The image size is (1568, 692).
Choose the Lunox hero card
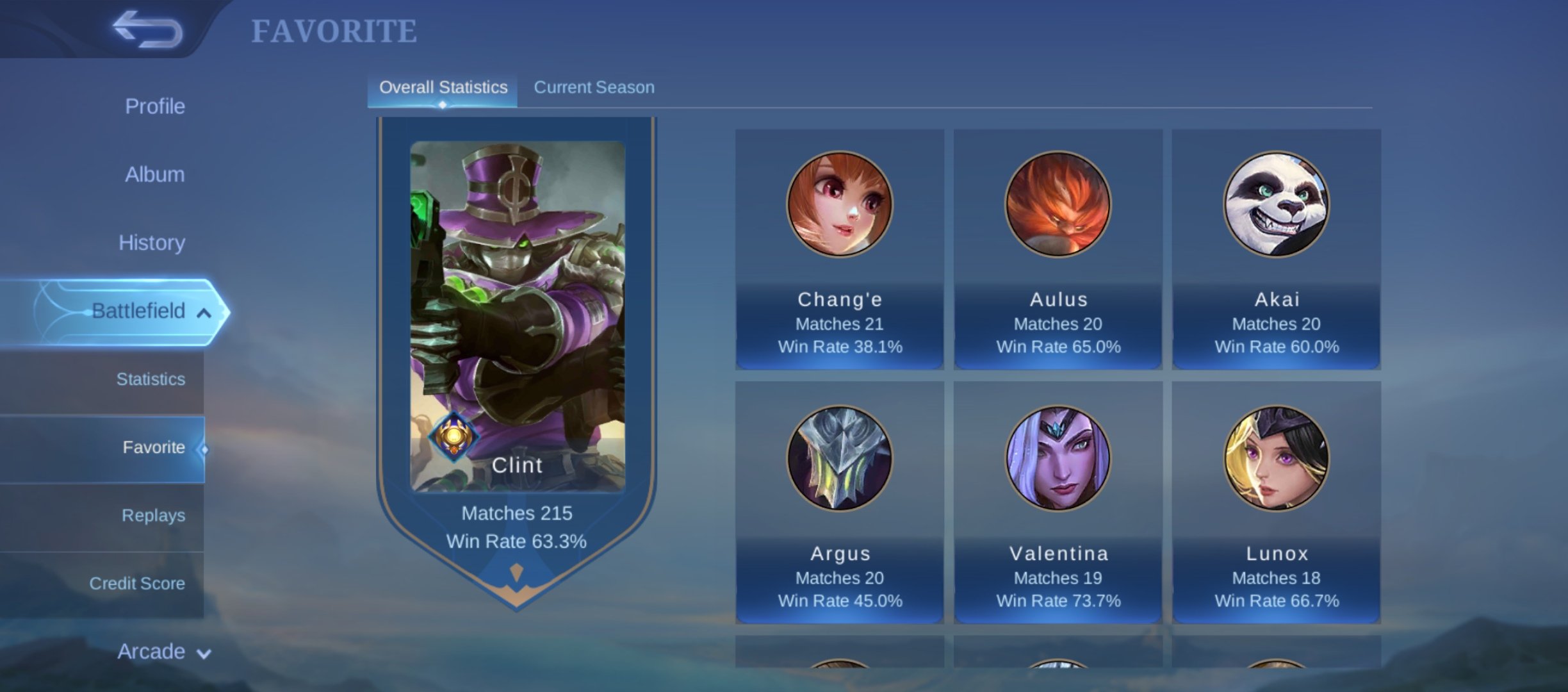pos(1276,502)
